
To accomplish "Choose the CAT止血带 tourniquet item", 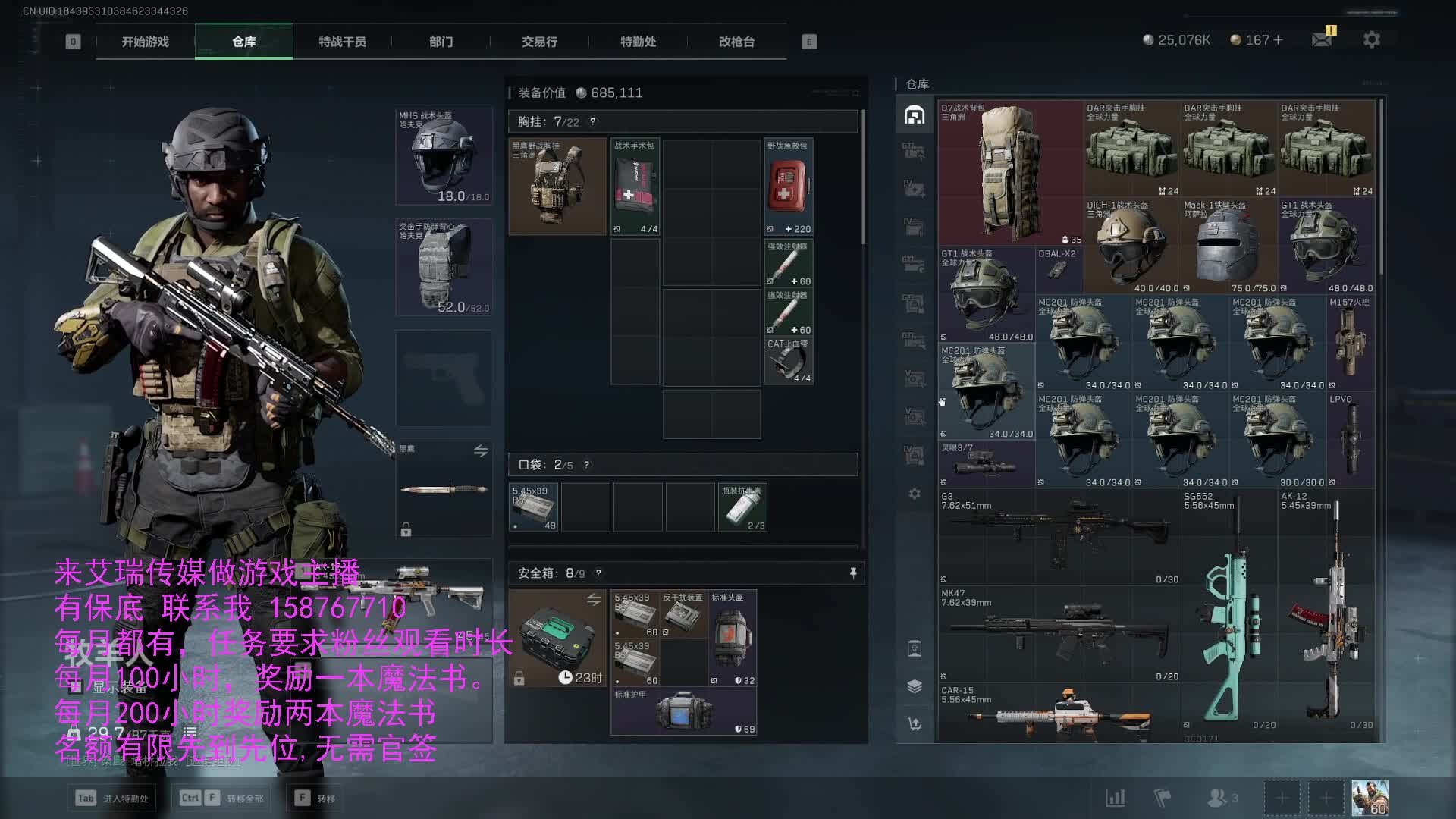I will pyautogui.click(x=788, y=361).
